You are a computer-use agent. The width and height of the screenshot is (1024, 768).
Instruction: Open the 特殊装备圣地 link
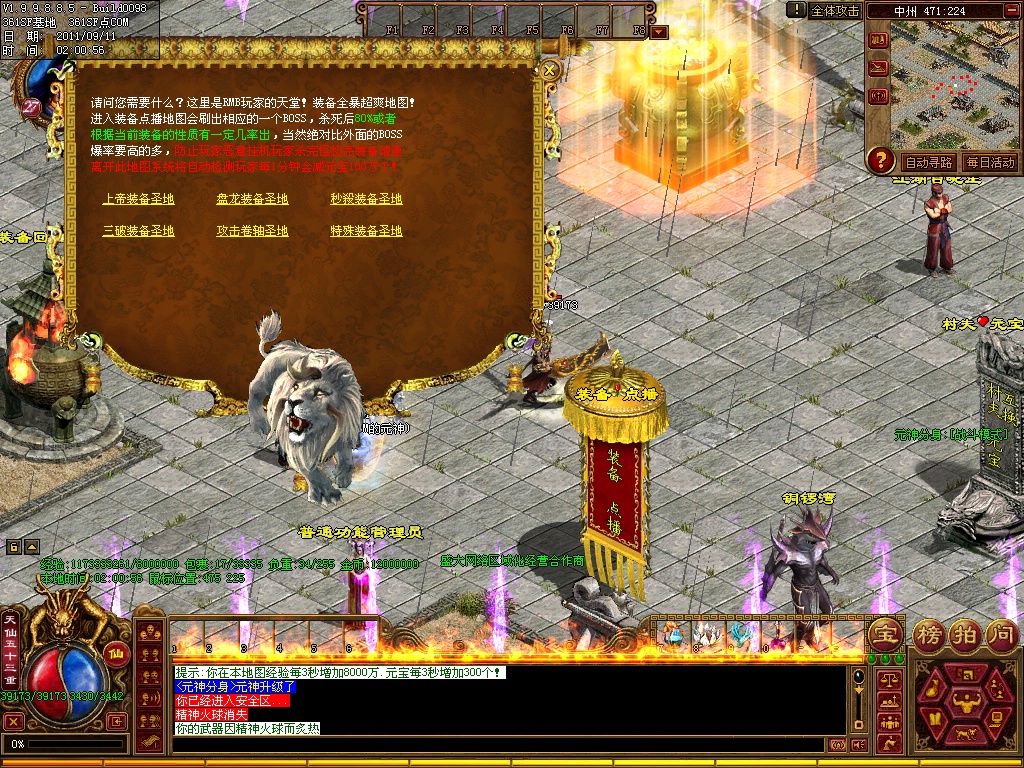point(366,231)
